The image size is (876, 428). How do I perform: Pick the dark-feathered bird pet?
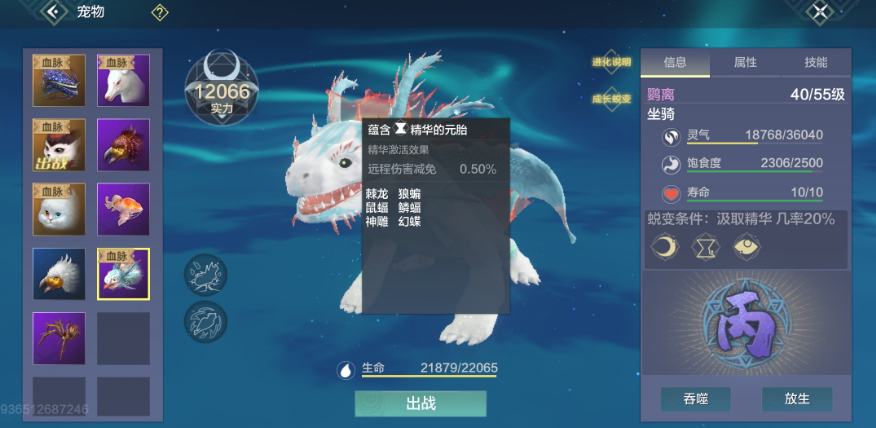[123, 145]
